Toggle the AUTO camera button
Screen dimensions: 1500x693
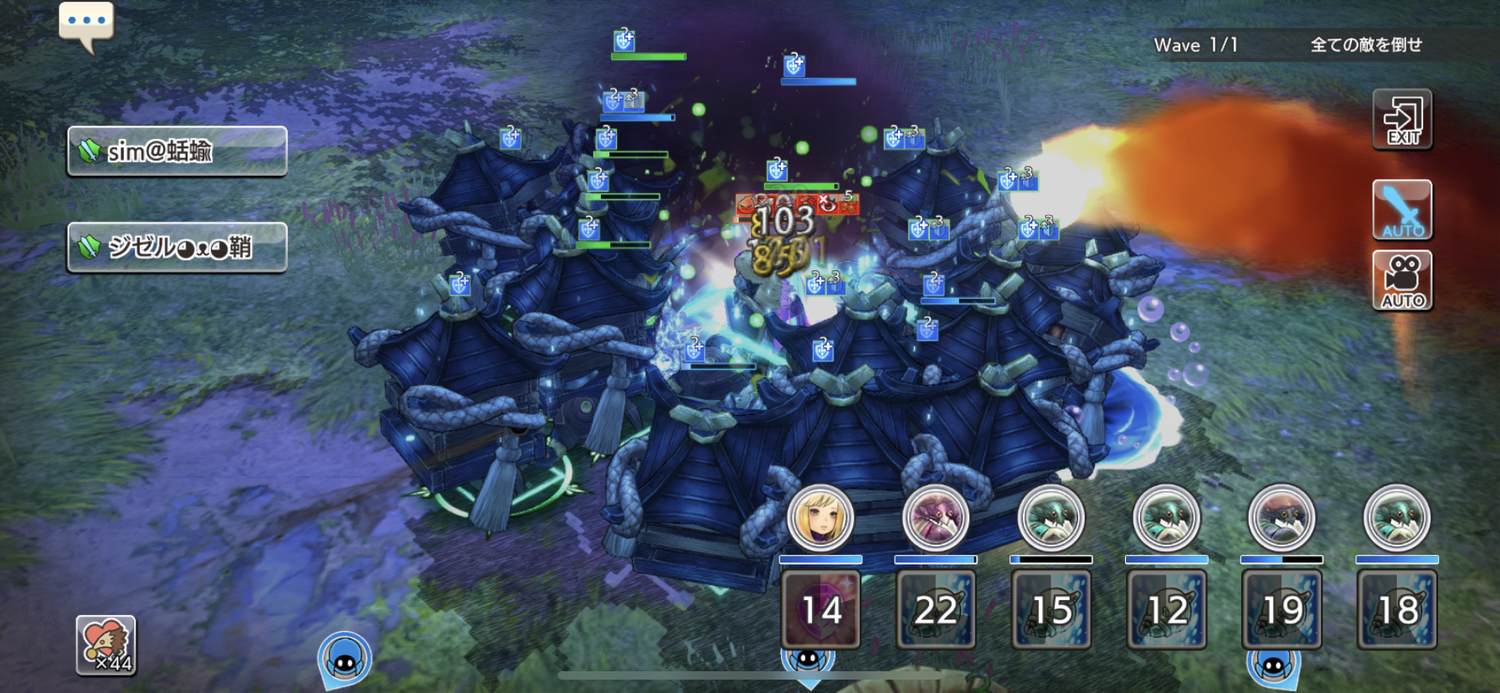pos(1402,280)
